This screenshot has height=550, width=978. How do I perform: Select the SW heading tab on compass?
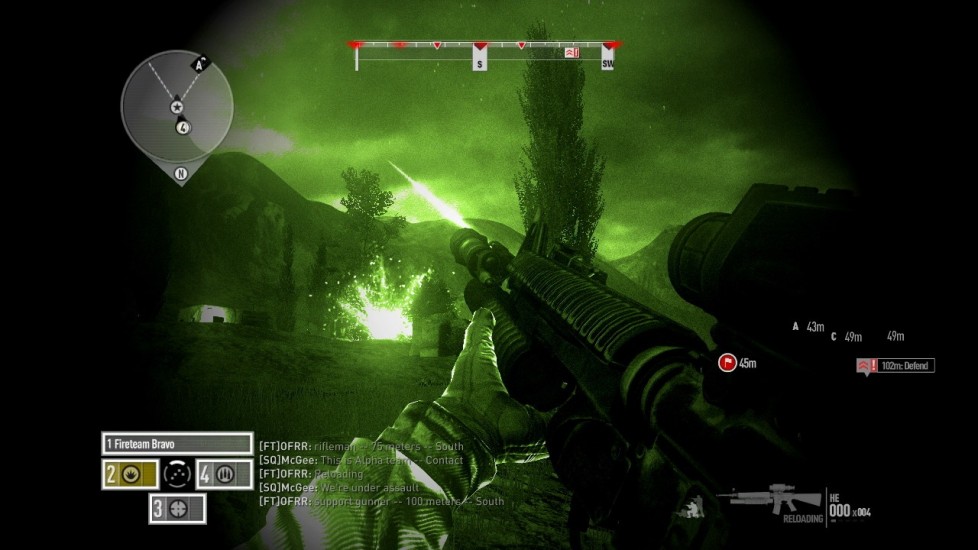point(607,63)
